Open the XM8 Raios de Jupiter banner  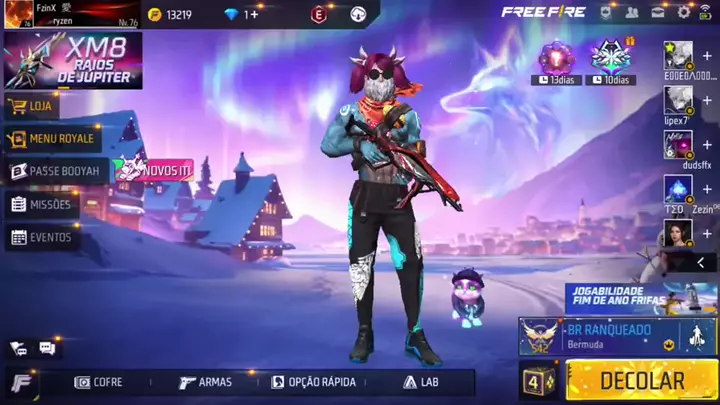72,60
